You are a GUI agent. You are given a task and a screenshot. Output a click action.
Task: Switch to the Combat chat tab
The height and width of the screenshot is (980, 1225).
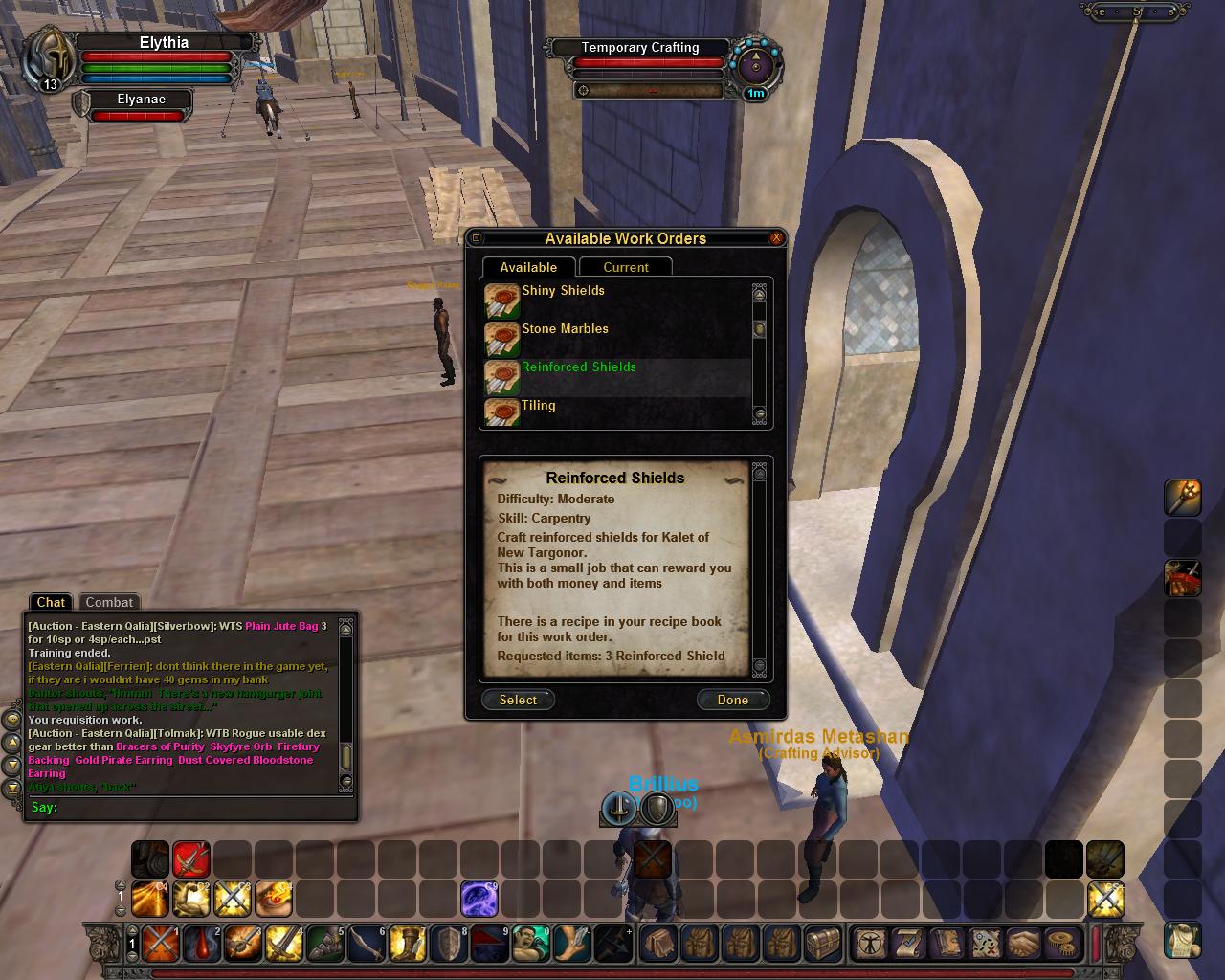pos(109,602)
